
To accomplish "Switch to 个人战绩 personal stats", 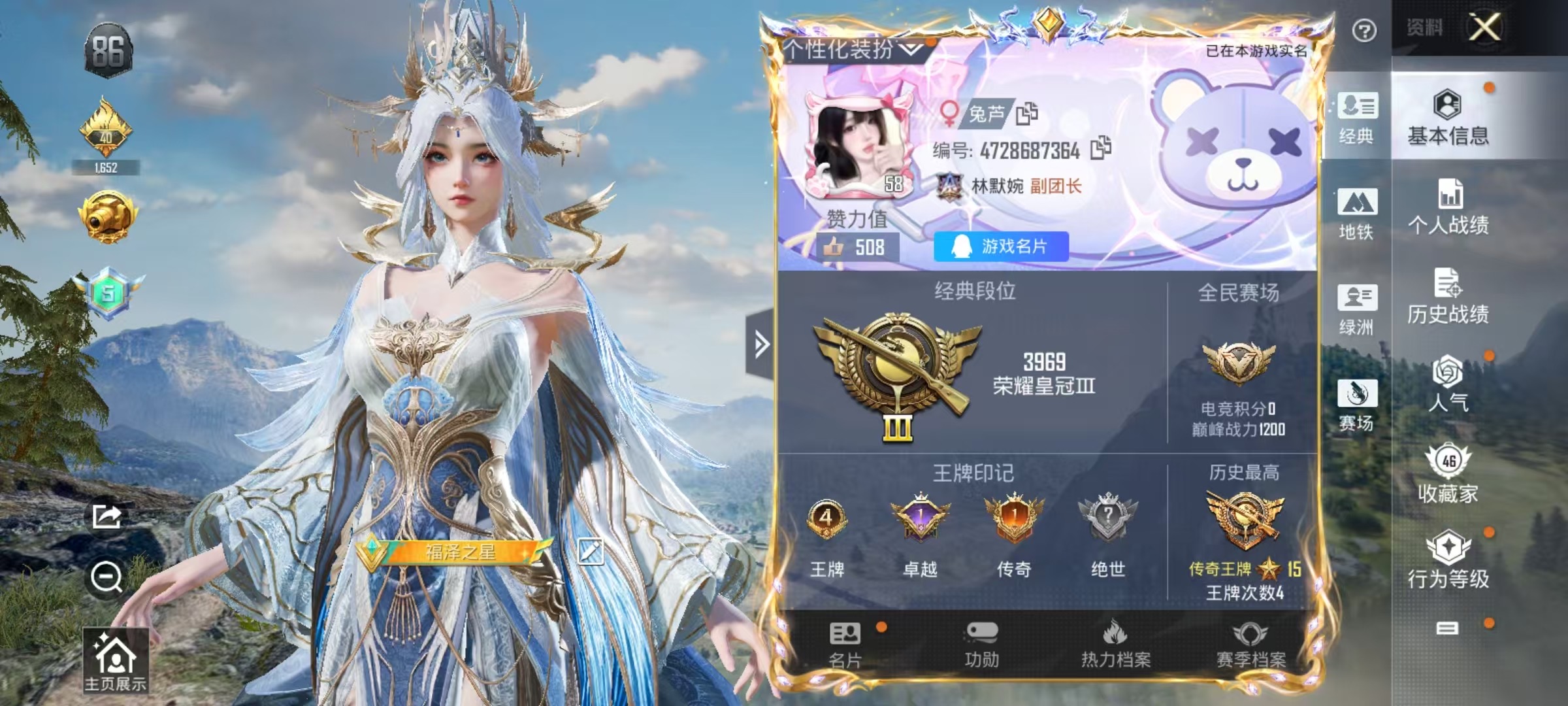I will (x=1448, y=207).
